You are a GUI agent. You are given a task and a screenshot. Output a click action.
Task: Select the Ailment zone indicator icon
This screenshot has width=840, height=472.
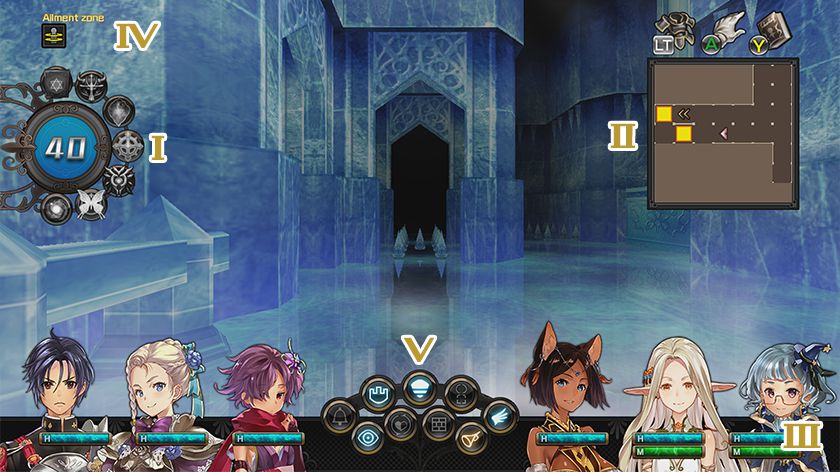click(x=51, y=35)
